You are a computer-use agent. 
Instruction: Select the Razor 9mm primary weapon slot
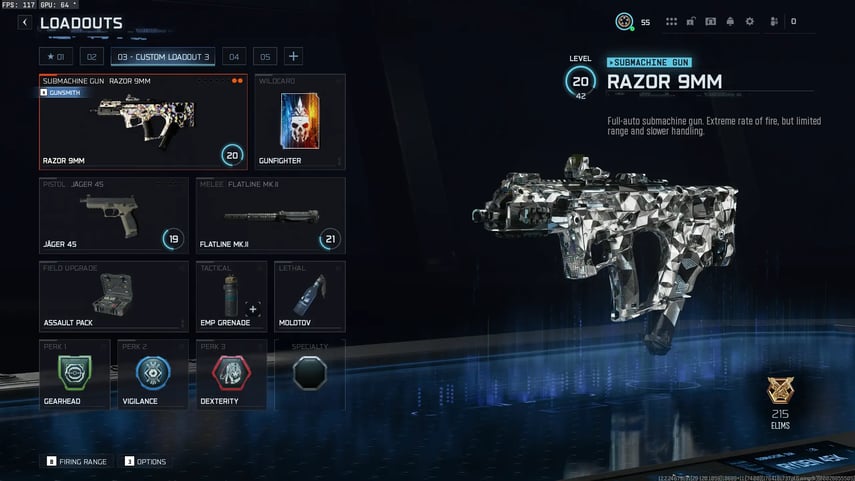144,122
